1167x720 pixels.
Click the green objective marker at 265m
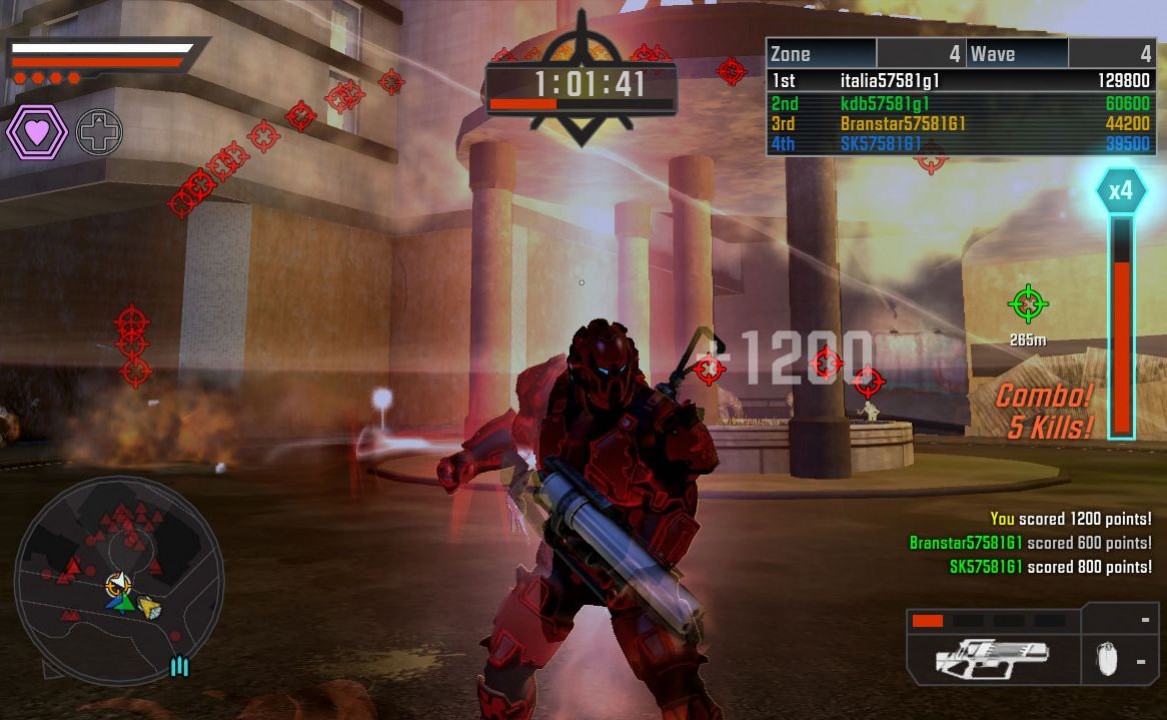click(x=1027, y=303)
